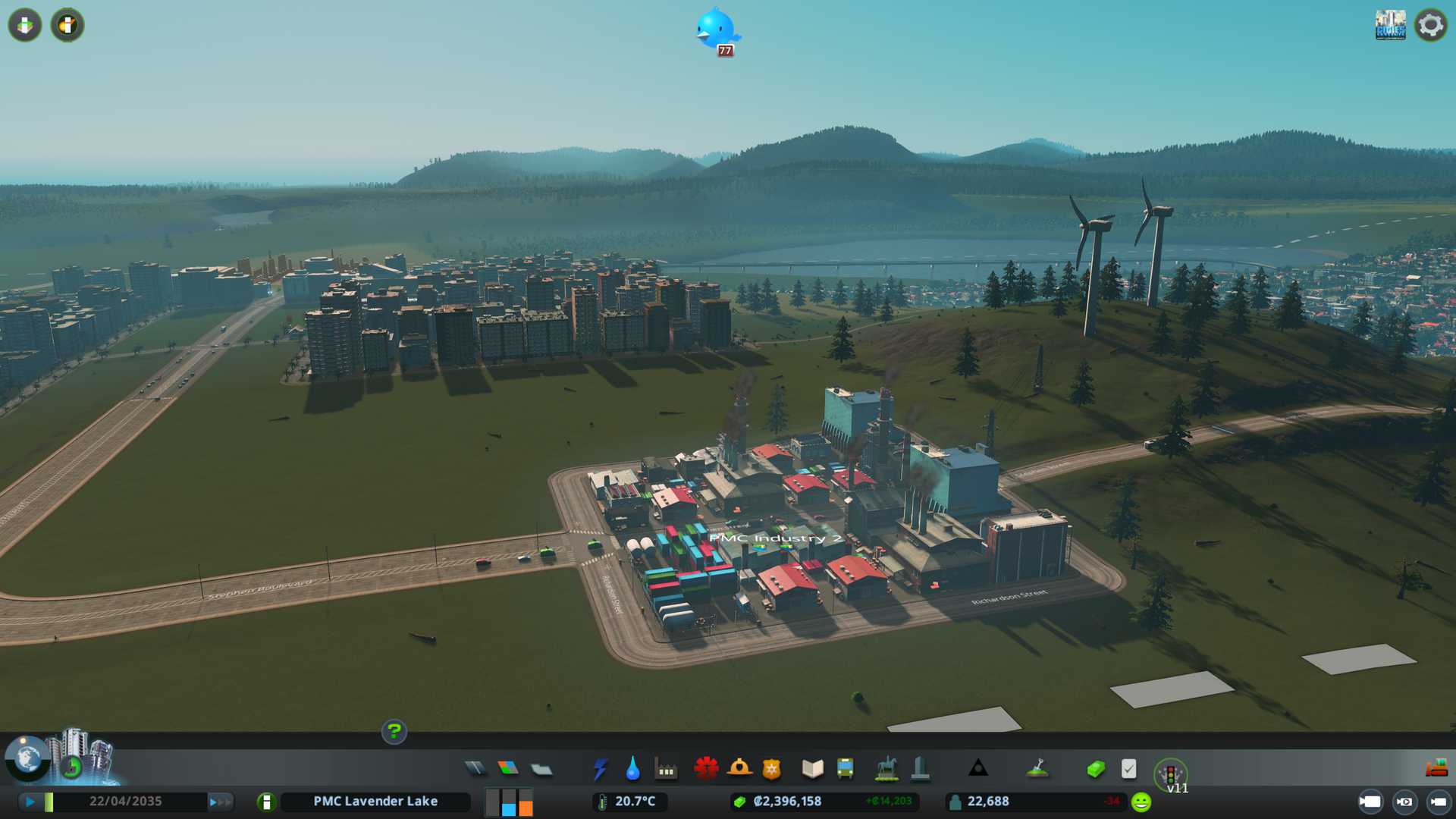The width and height of the screenshot is (1456, 819).
Task: Open the Roads build menu
Action: (475, 769)
